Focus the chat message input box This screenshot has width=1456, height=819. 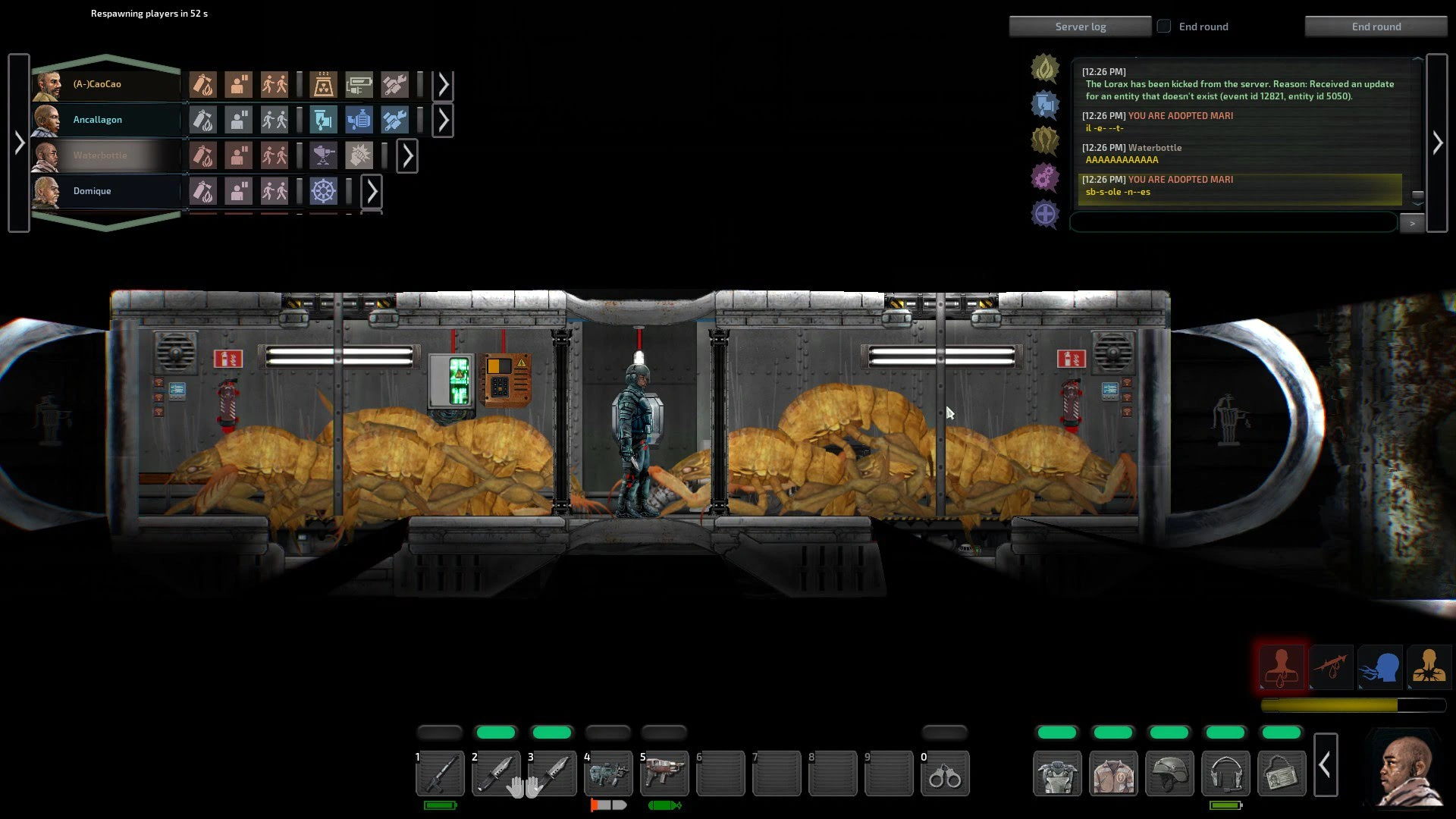[x=1233, y=223]
